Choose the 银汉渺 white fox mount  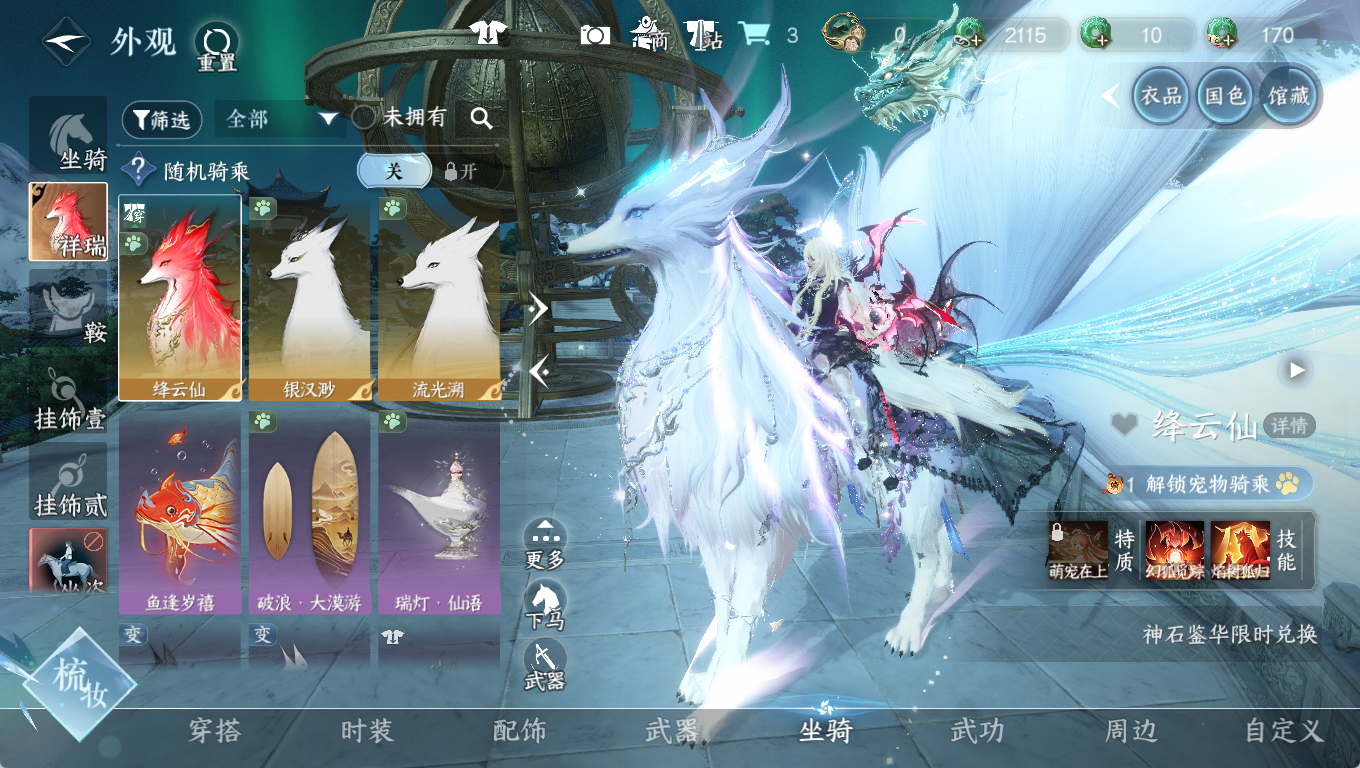[x=309, y=298]
